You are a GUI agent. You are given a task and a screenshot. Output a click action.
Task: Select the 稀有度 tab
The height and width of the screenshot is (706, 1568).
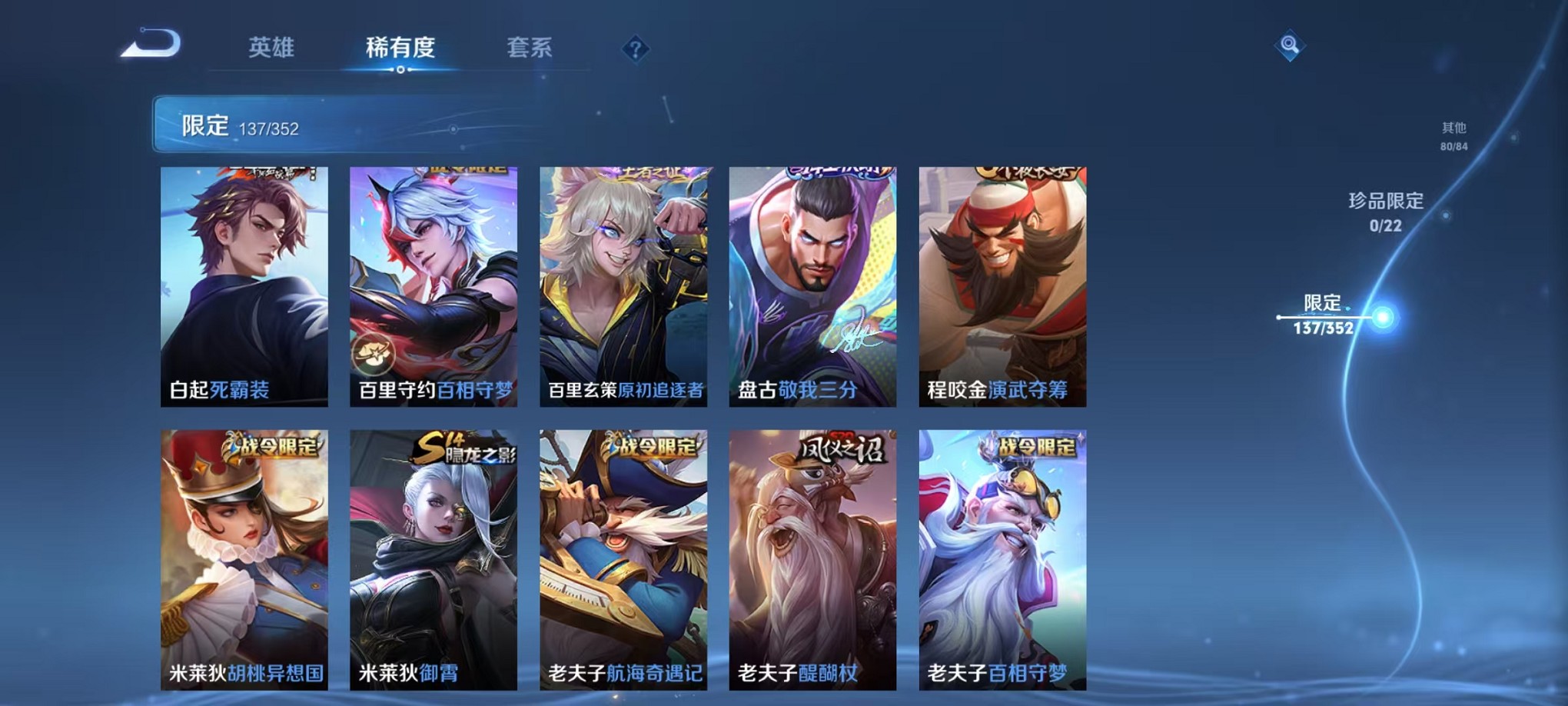398,48
